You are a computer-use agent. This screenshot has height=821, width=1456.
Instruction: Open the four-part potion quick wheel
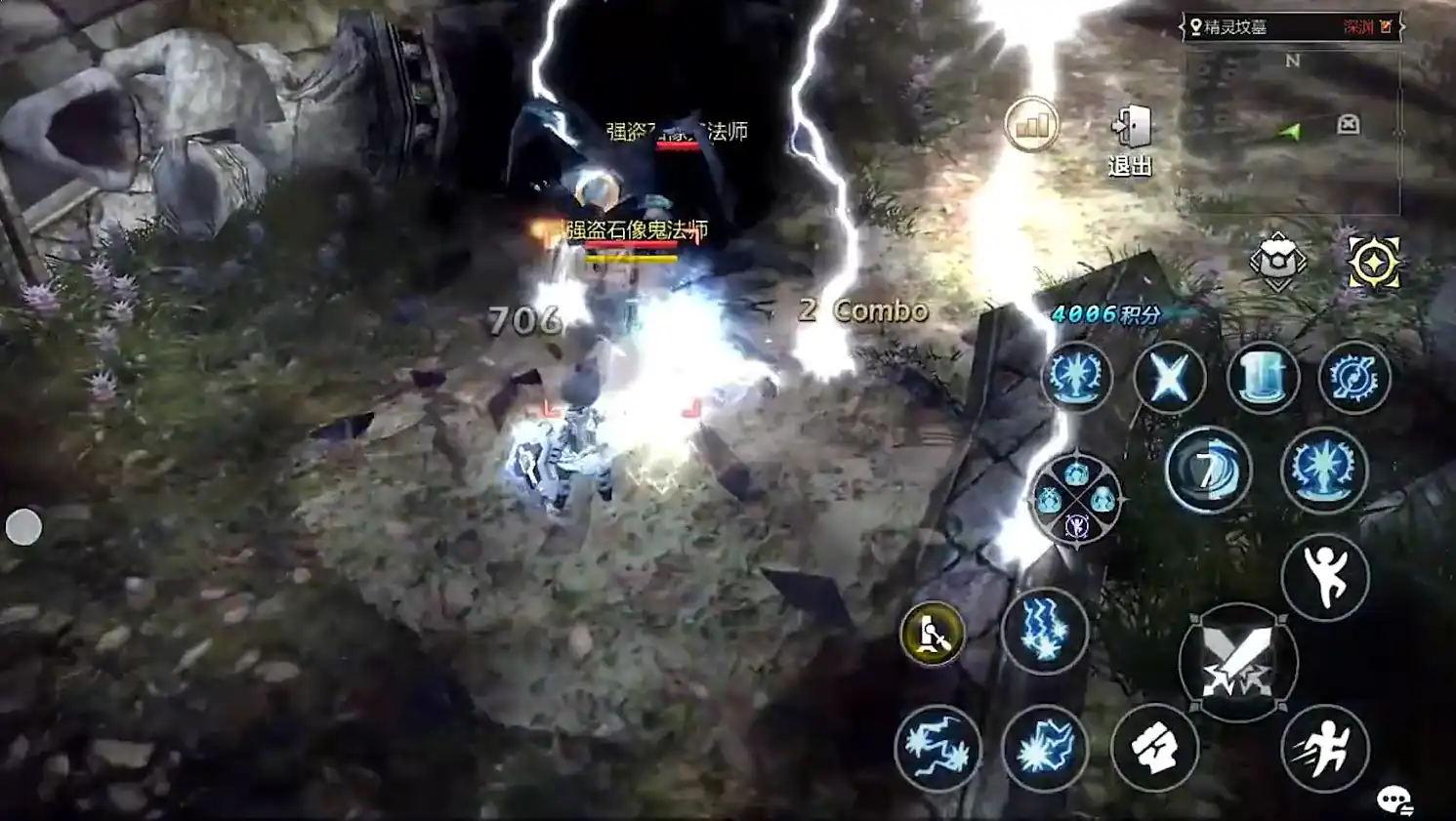[x=1076, y=499]
